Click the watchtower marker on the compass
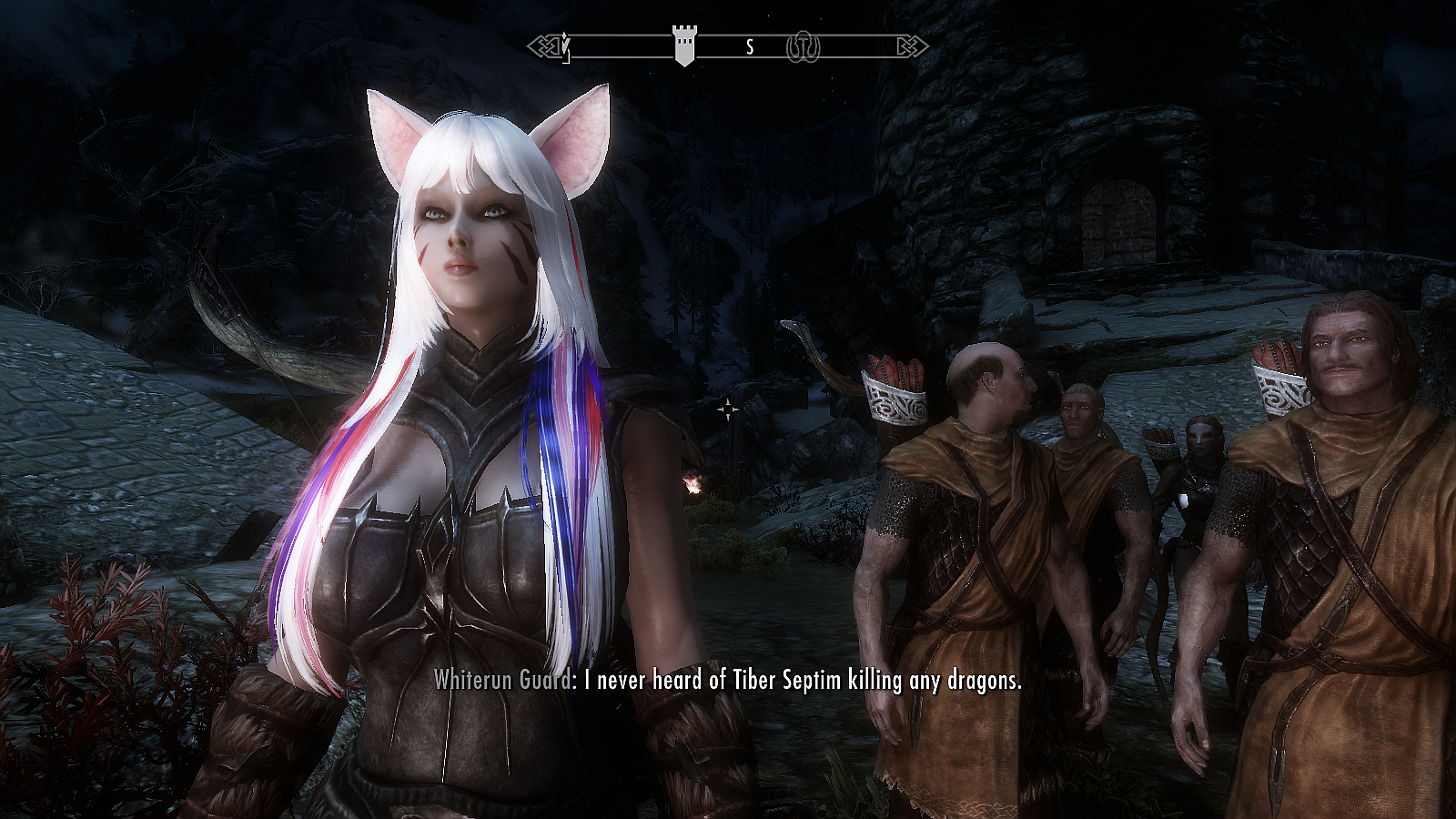 (x=684, y=44)
